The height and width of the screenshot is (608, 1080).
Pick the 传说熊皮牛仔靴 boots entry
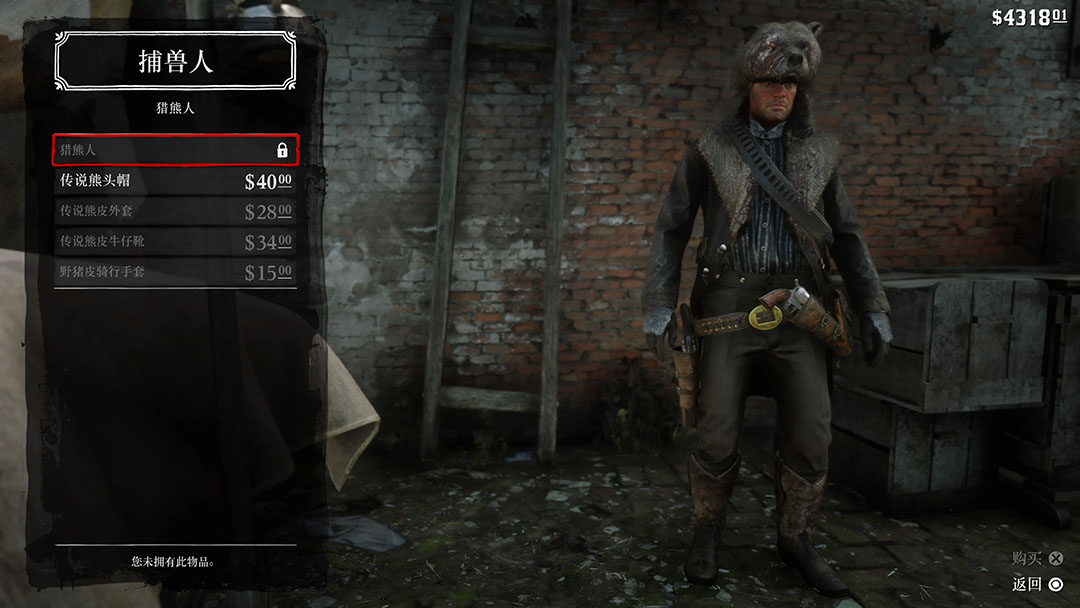[x=175, y=242]
